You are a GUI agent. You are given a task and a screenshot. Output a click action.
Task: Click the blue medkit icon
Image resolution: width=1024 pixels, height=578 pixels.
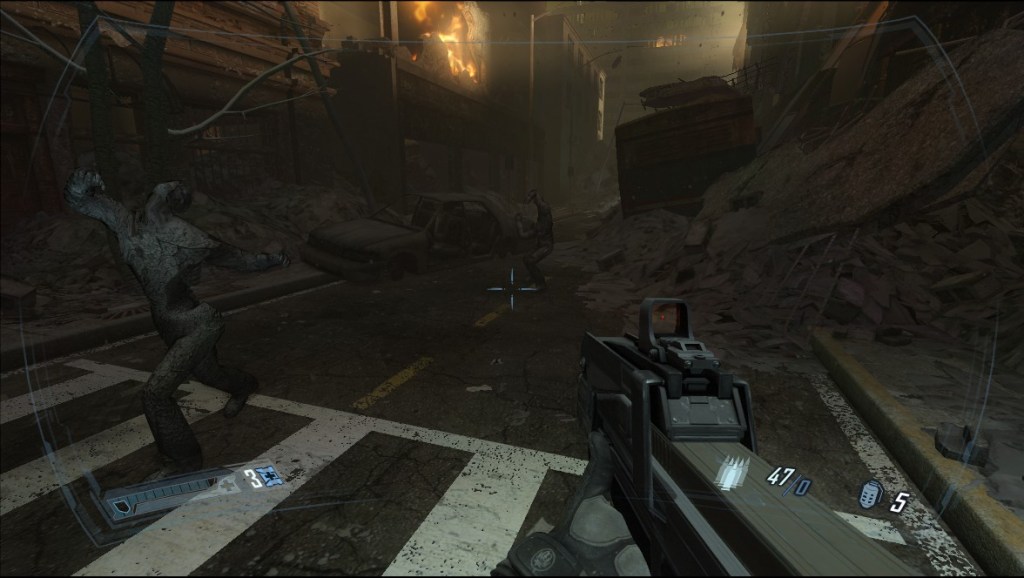[270, 476]
